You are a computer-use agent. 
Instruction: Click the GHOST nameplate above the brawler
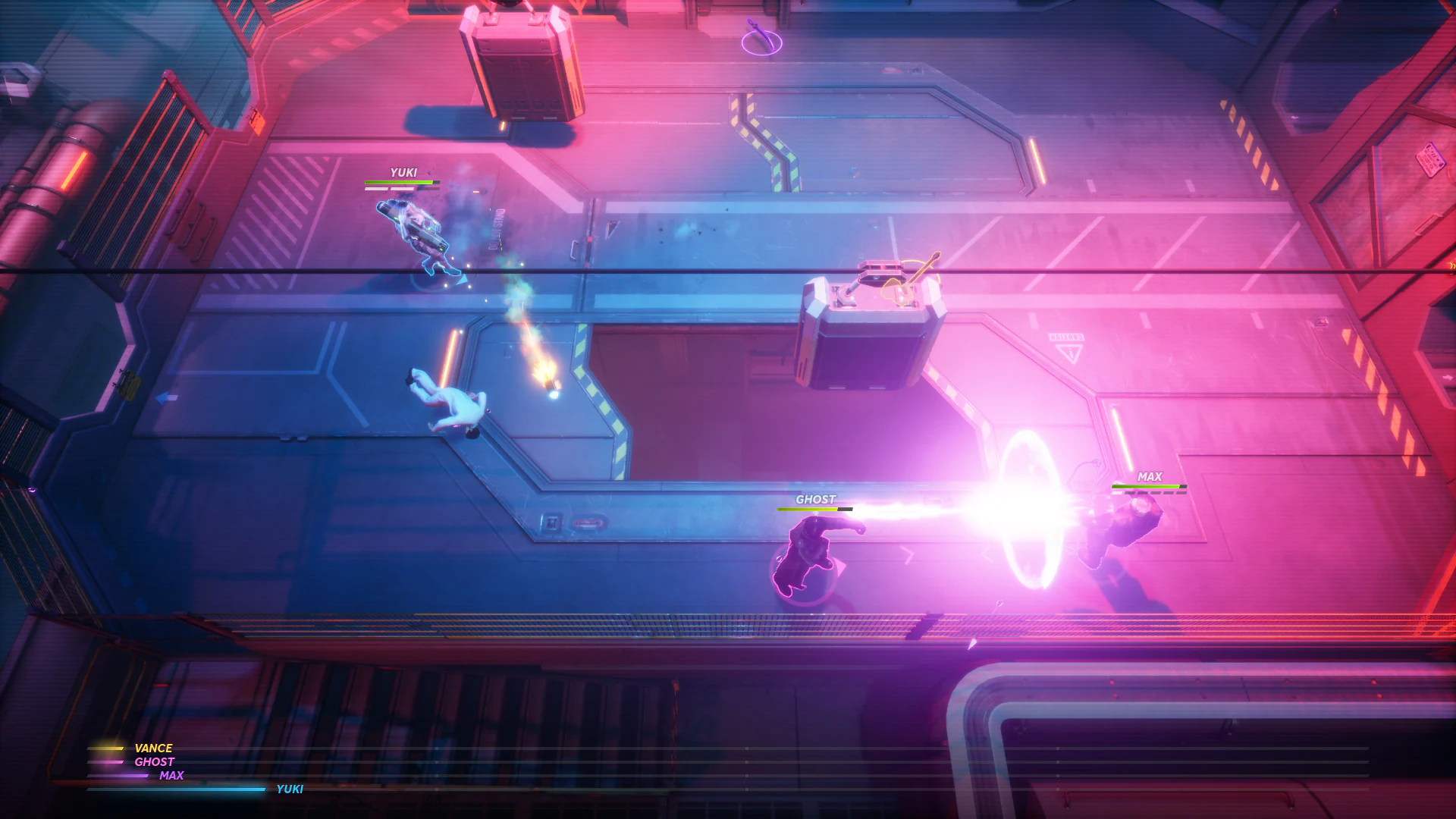(x=814, y=499)
